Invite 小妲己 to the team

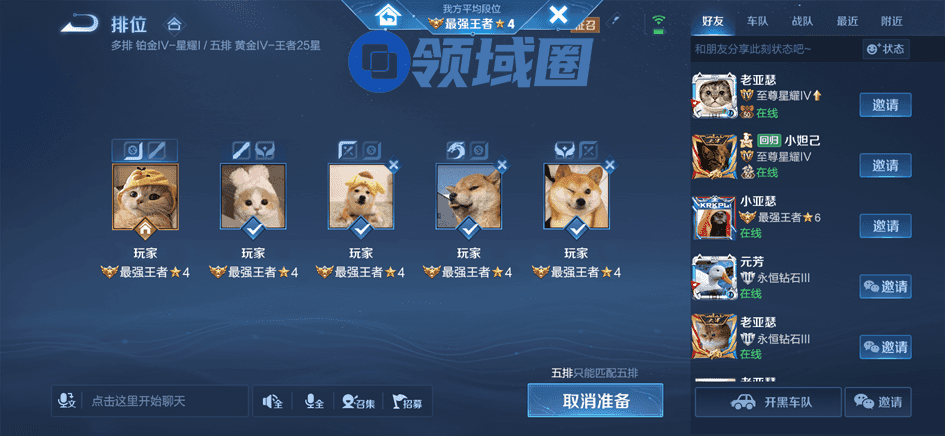885,165
